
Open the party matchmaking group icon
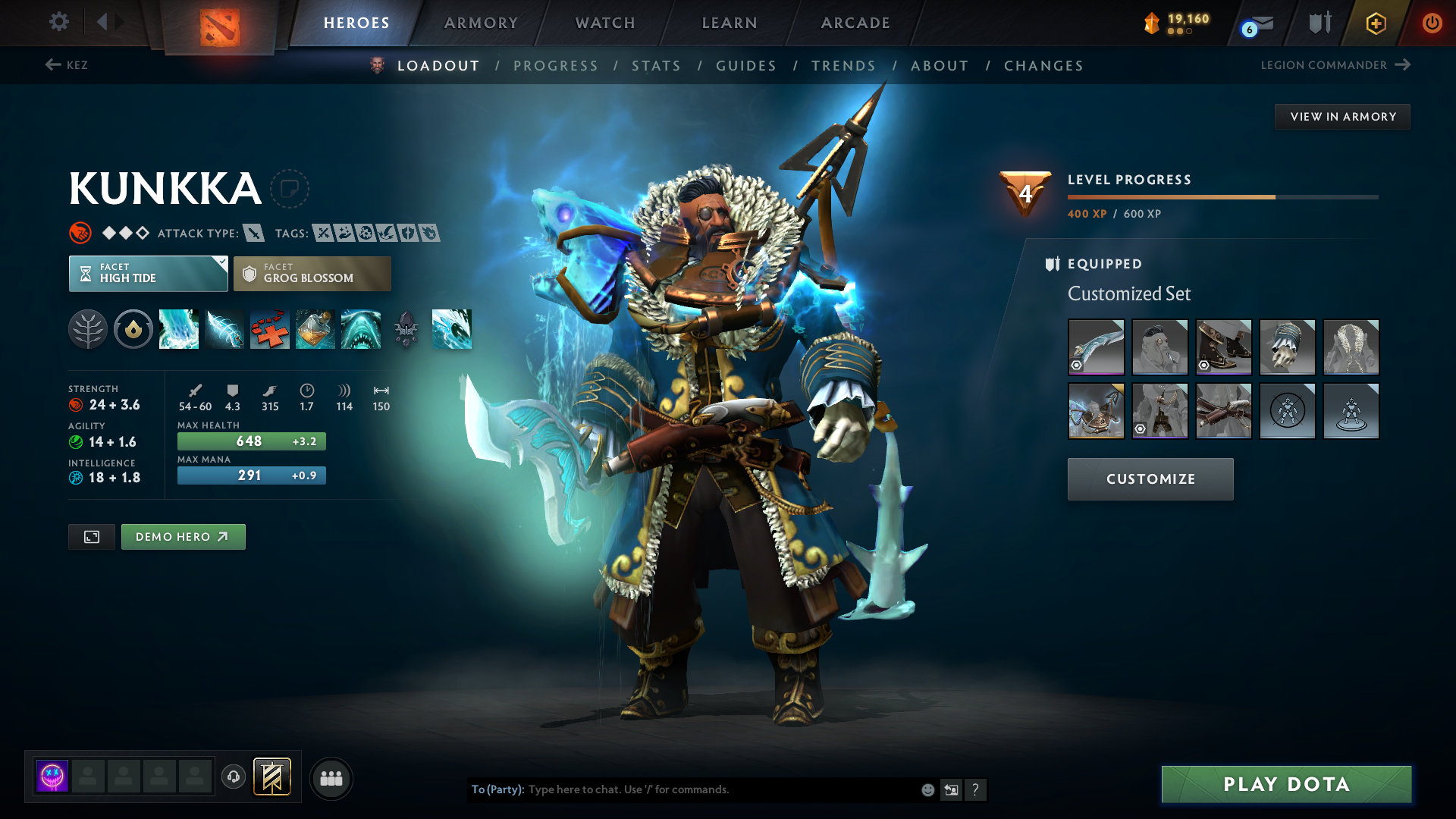331,778
